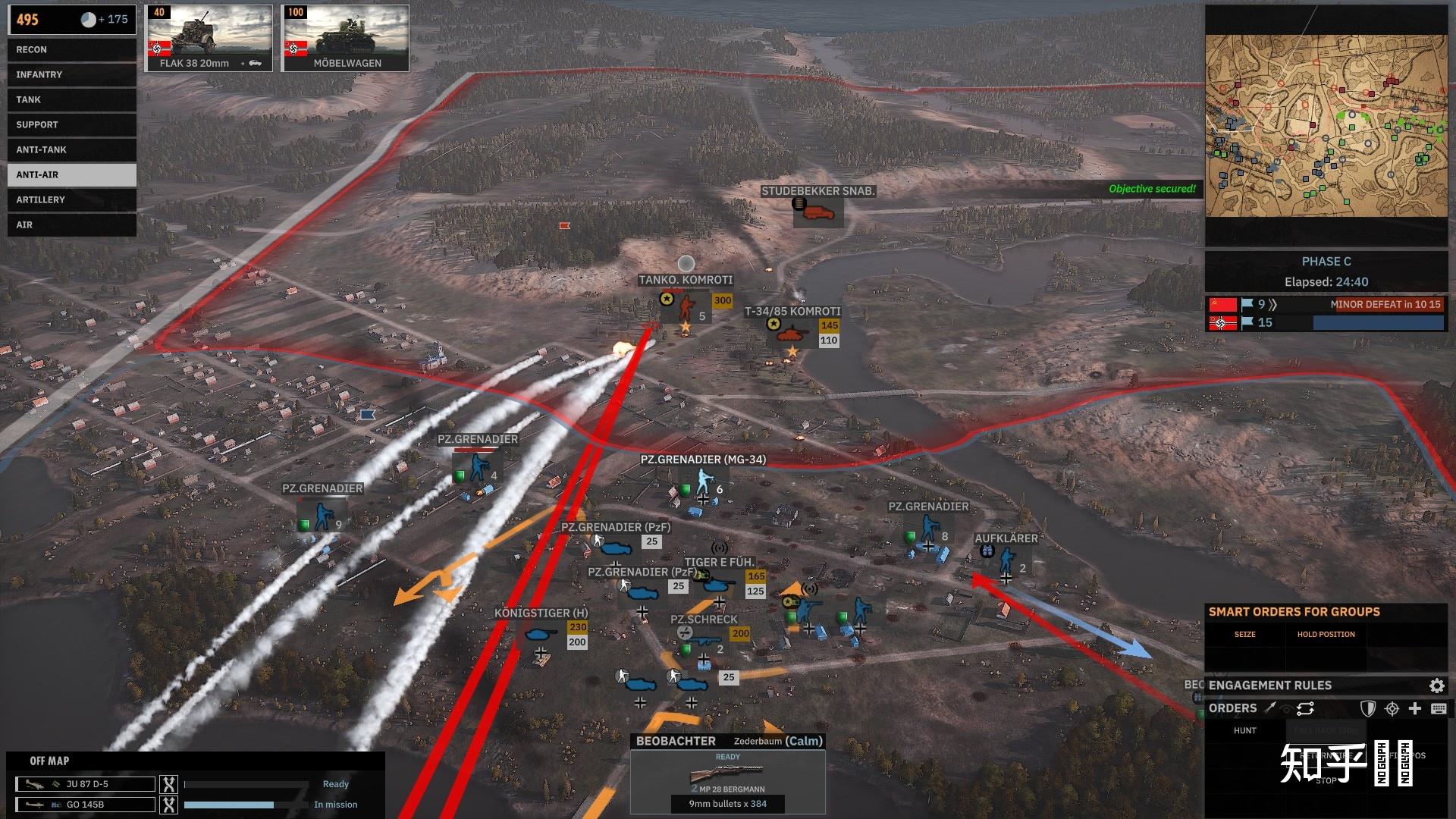
Task: Select the GO 145B off-map aircraft
Action: pyautogui.click(x=86, y=805)
